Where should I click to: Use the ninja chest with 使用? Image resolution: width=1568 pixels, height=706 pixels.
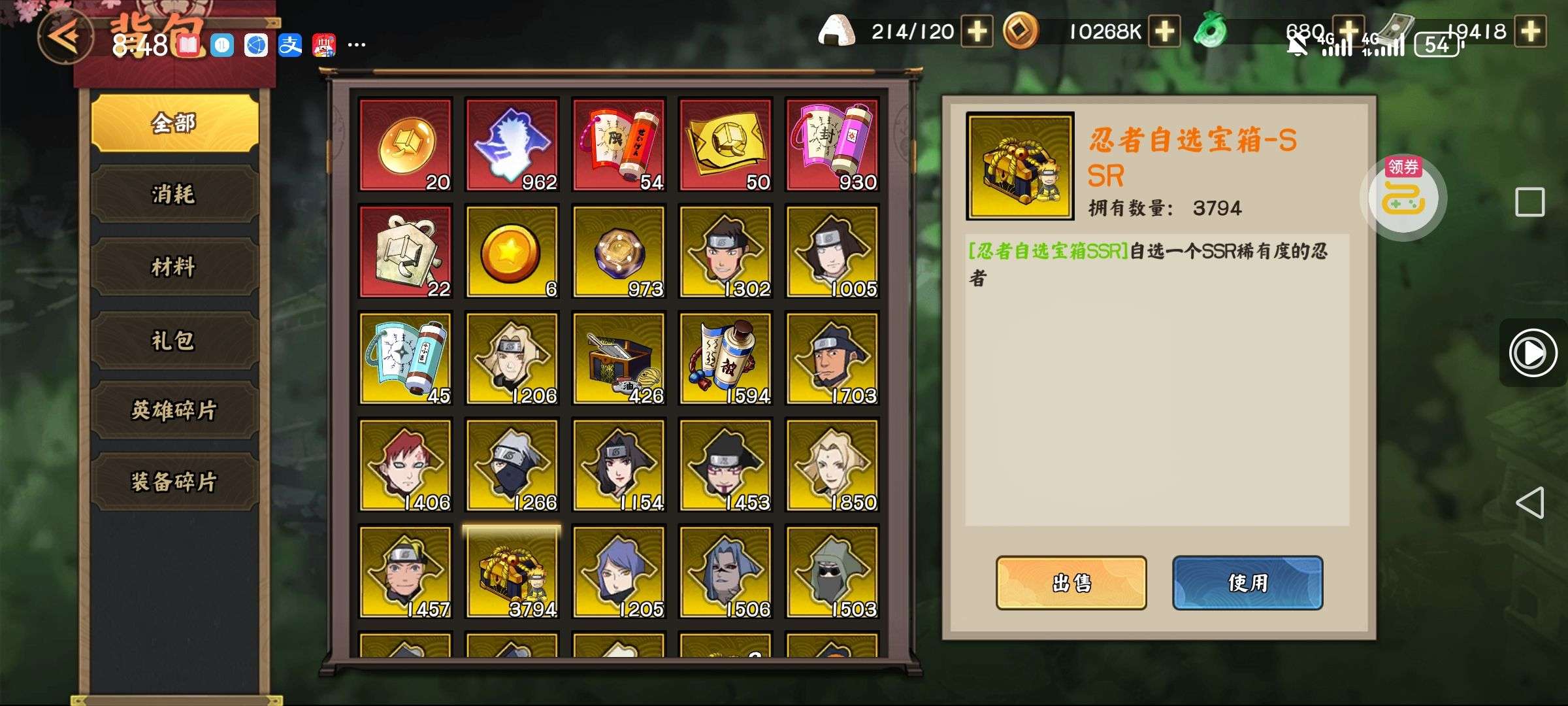(x=1247, y=582)
